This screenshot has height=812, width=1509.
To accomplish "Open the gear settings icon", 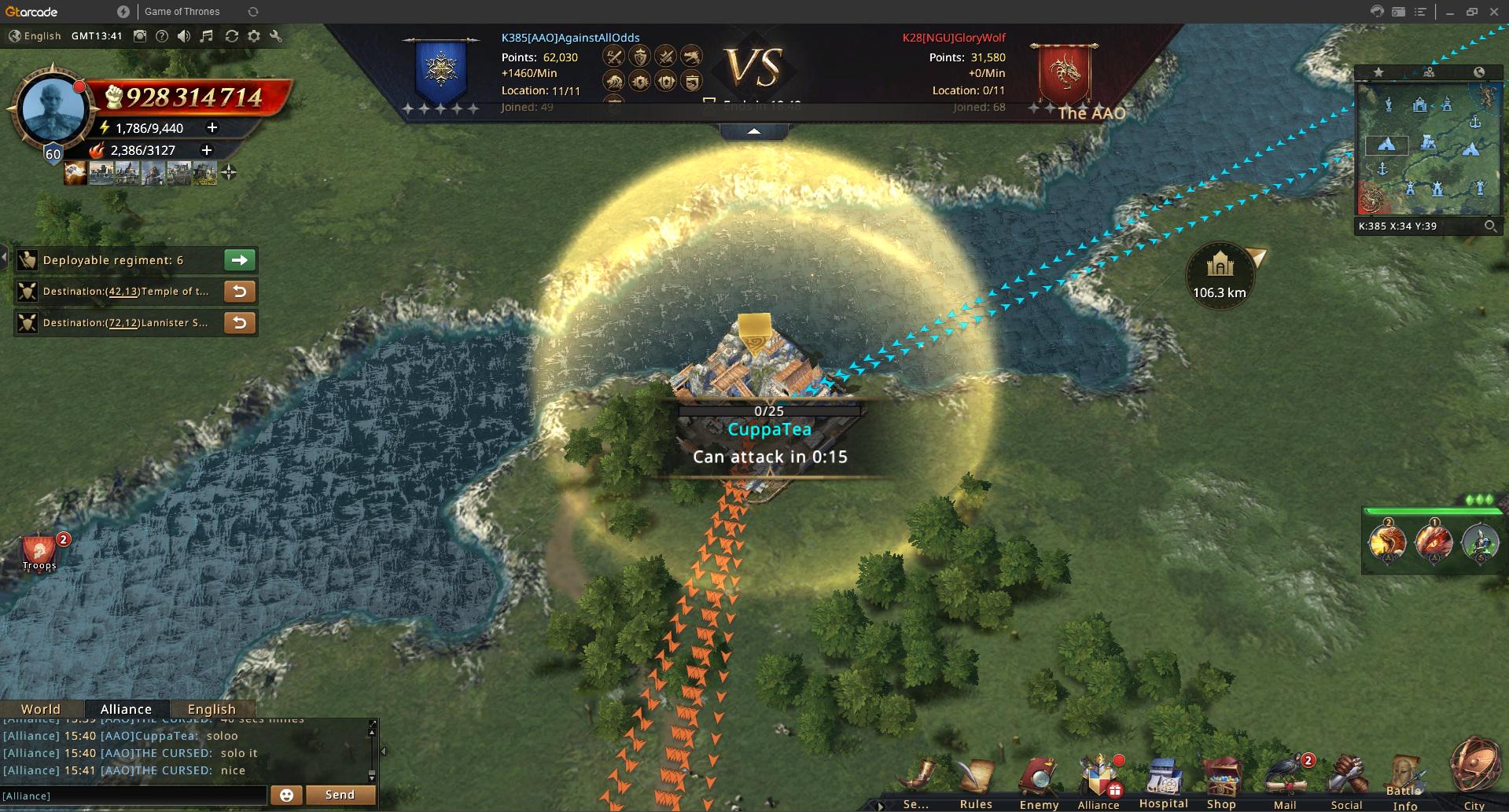I will pos(254,36).
